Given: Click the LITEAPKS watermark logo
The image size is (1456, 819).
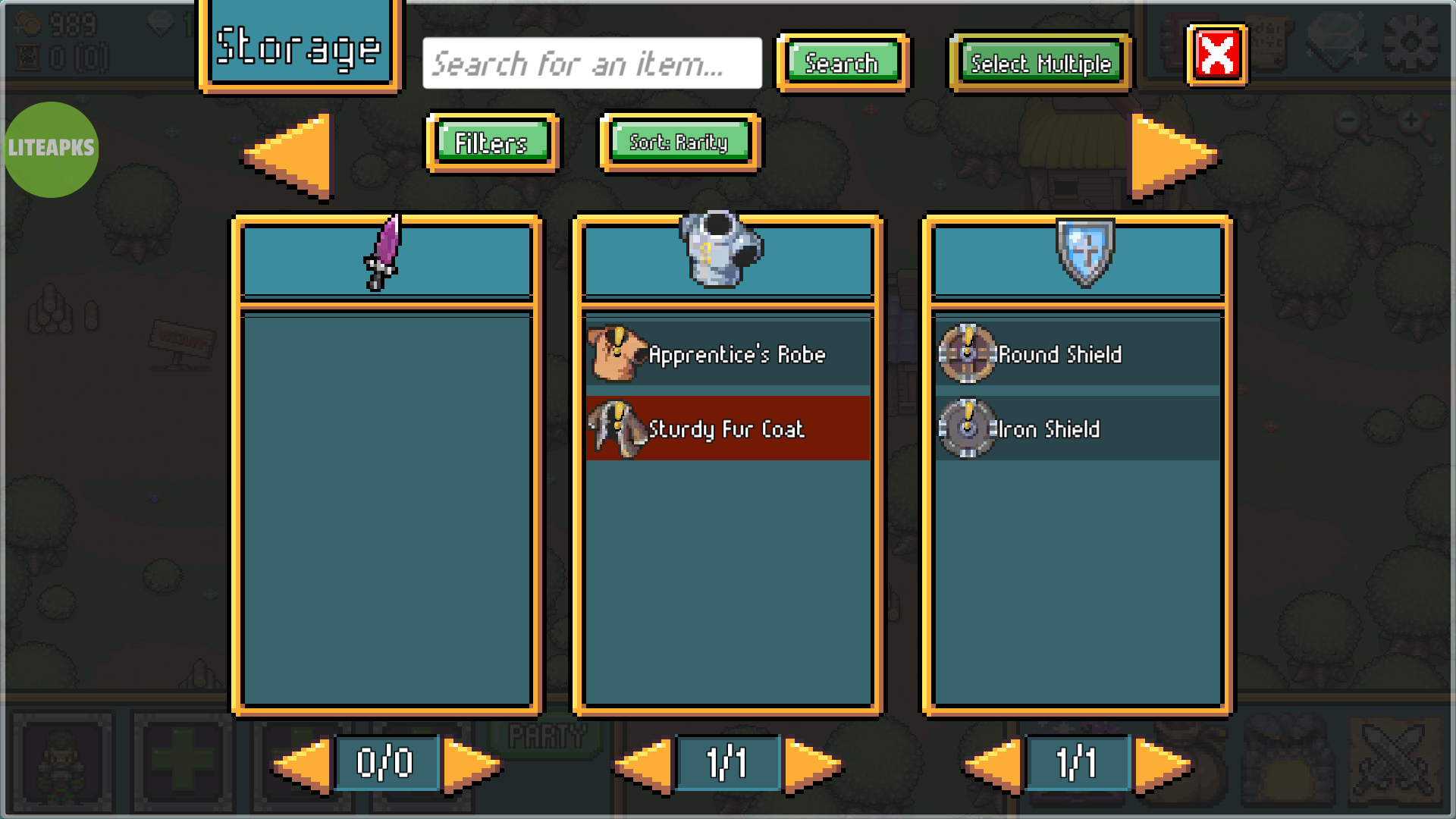Looking at the screenshot, I should coord(52,149).
